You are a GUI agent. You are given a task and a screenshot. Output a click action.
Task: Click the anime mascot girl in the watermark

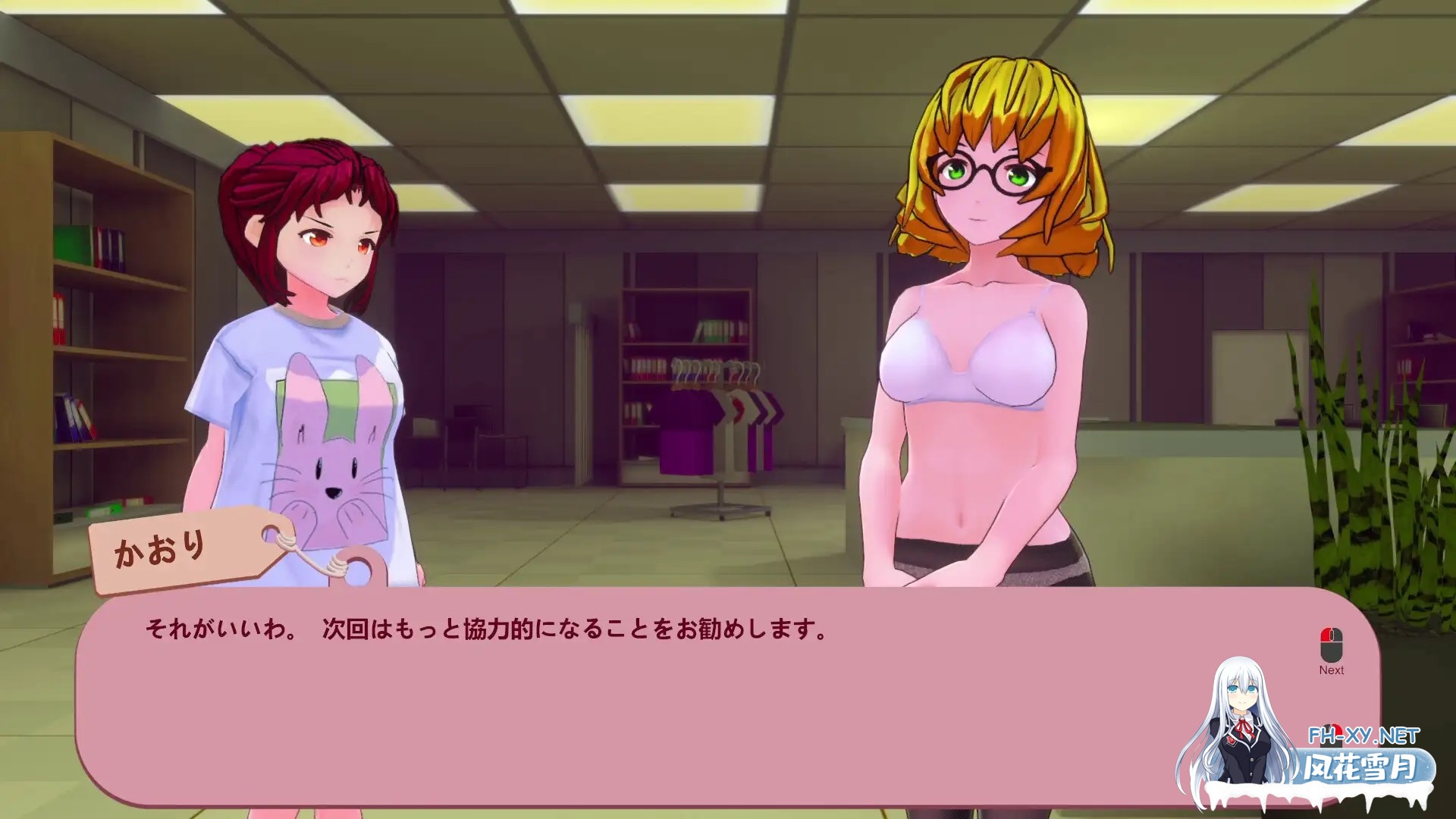point(1244,713)
